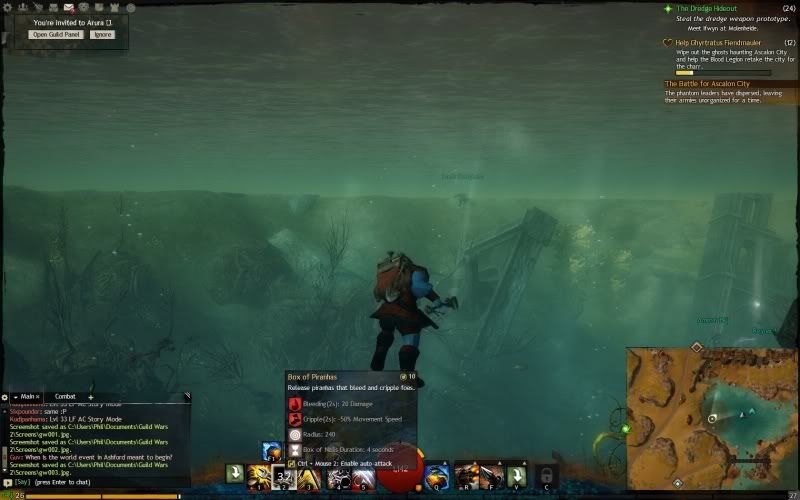Use the weapon swap arrow button
This screenshot has height=500, width=800.
[x=234, y=474]
